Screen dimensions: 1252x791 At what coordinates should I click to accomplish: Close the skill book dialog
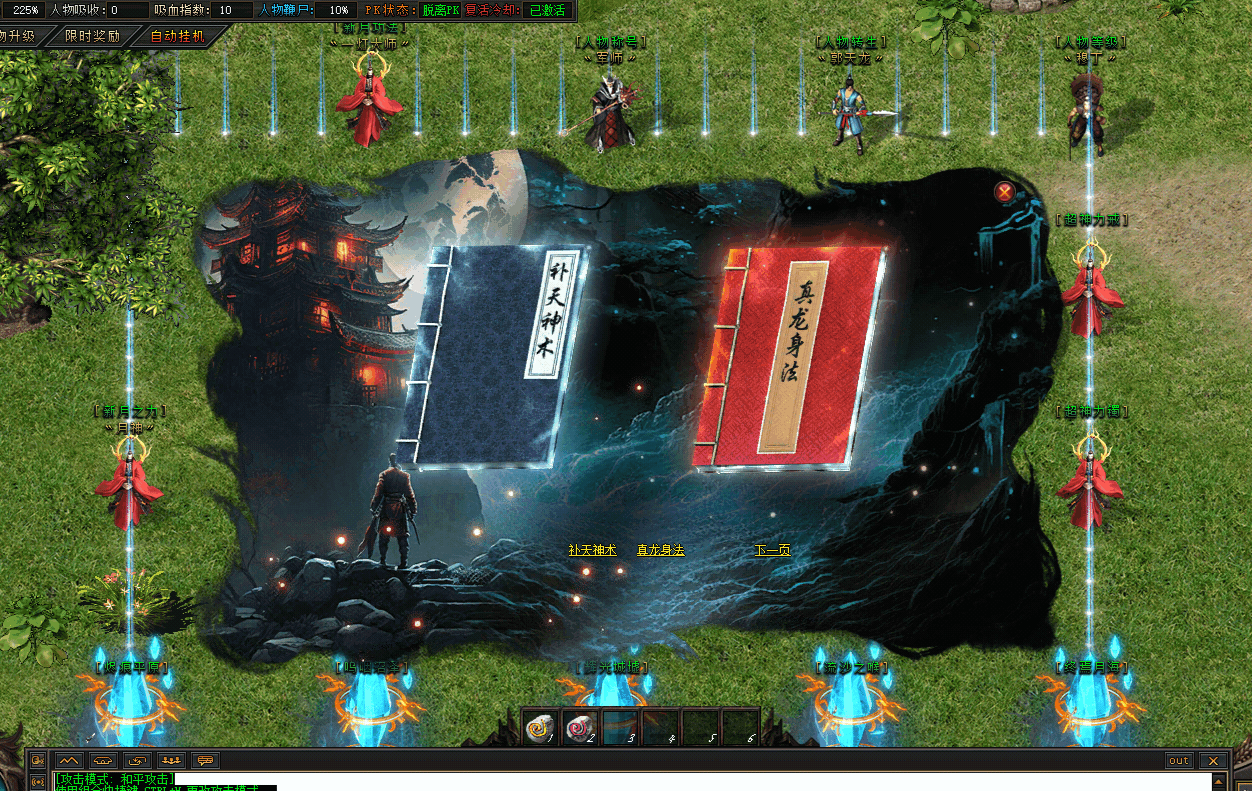[x=1004, y=192]
